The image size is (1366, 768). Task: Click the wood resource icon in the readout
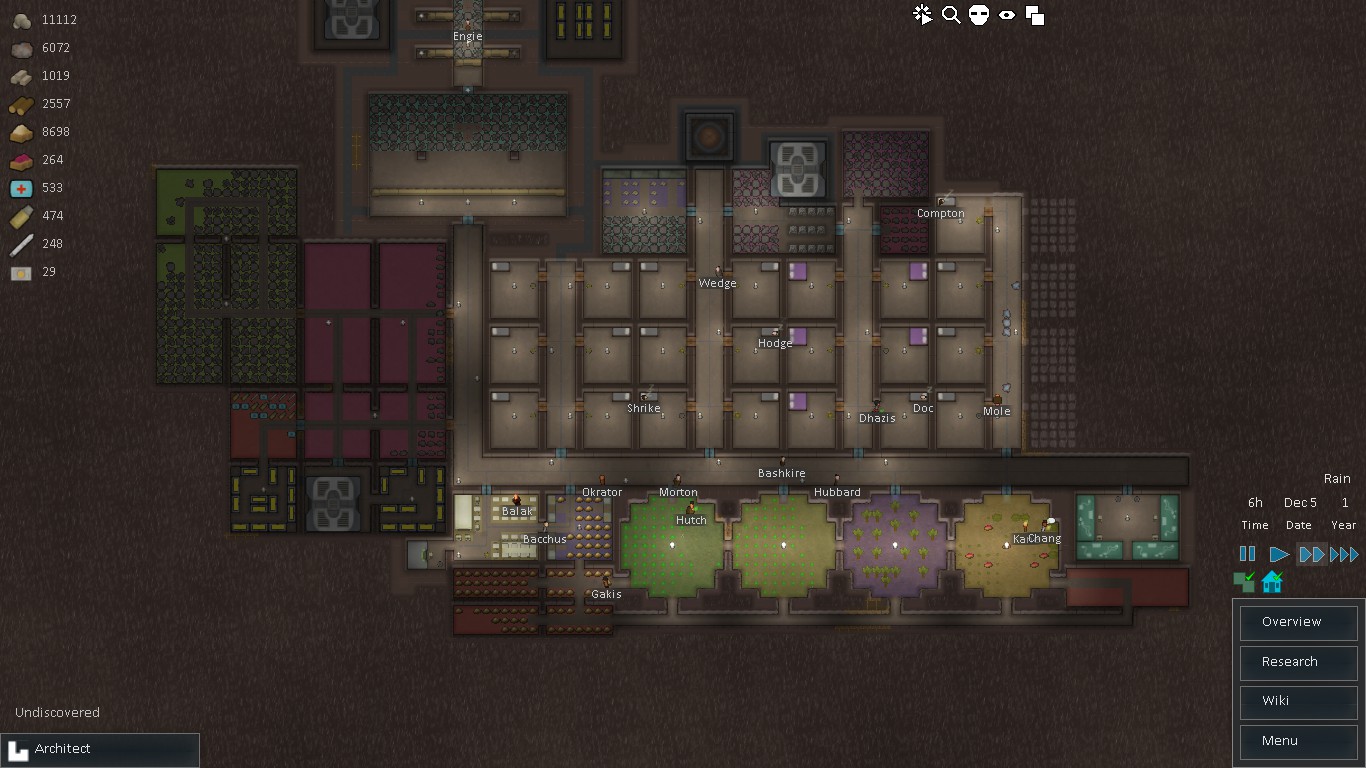[20, 104]
